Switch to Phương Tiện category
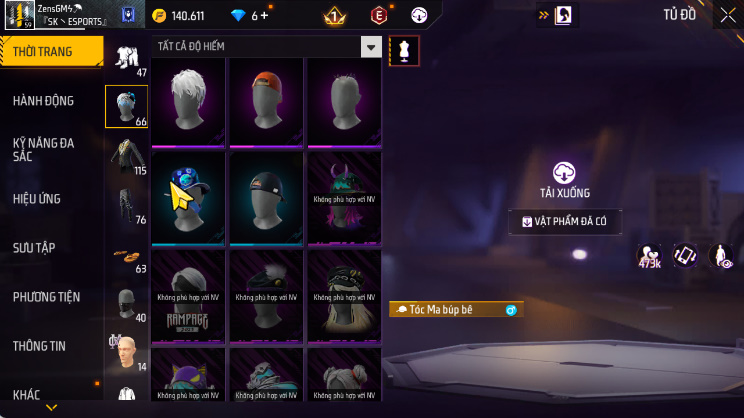This screenshot has width=744, height=418. point(46,297)
